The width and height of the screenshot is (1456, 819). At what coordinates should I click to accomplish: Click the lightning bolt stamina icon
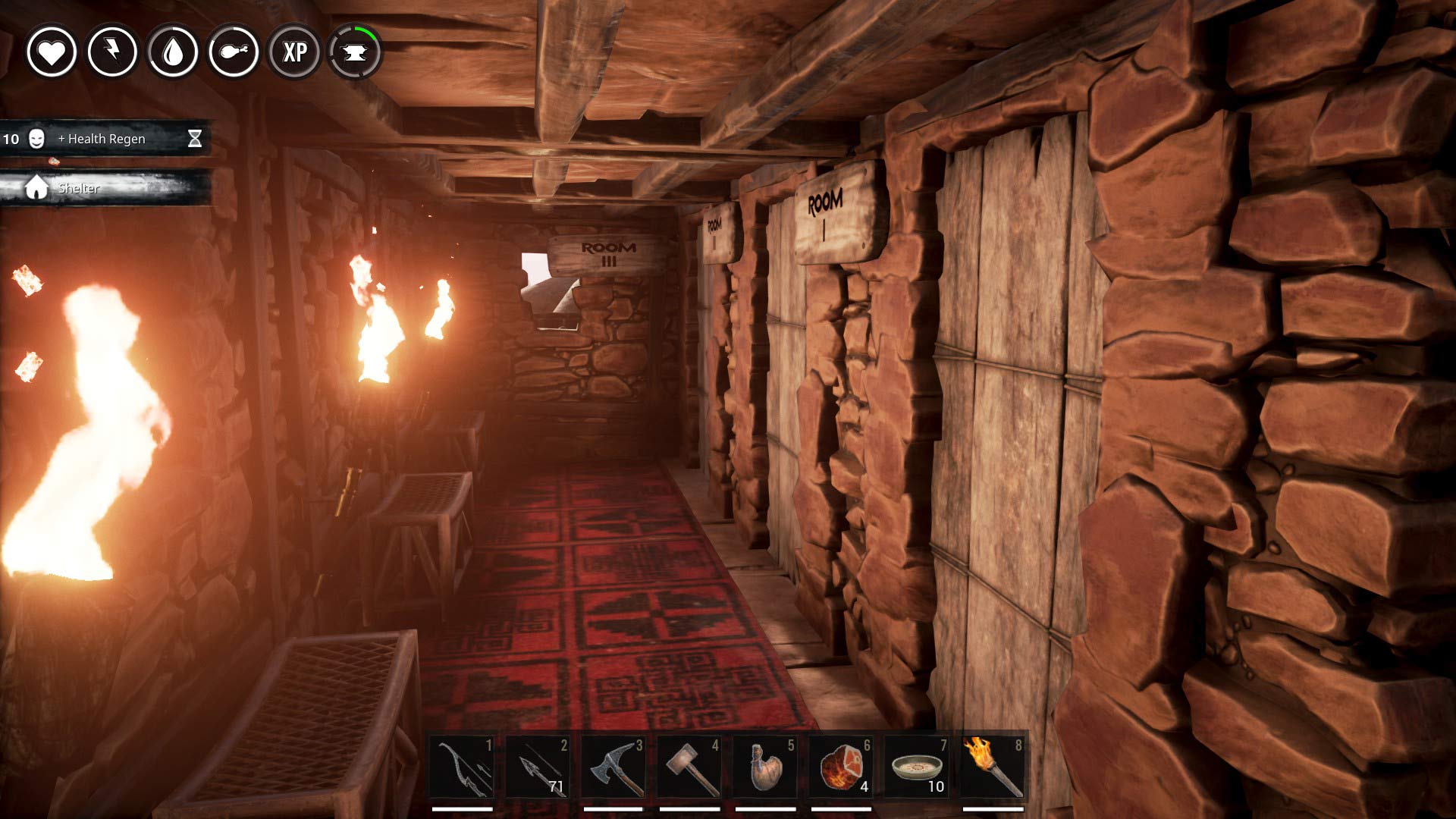click(x=112, y=52)
